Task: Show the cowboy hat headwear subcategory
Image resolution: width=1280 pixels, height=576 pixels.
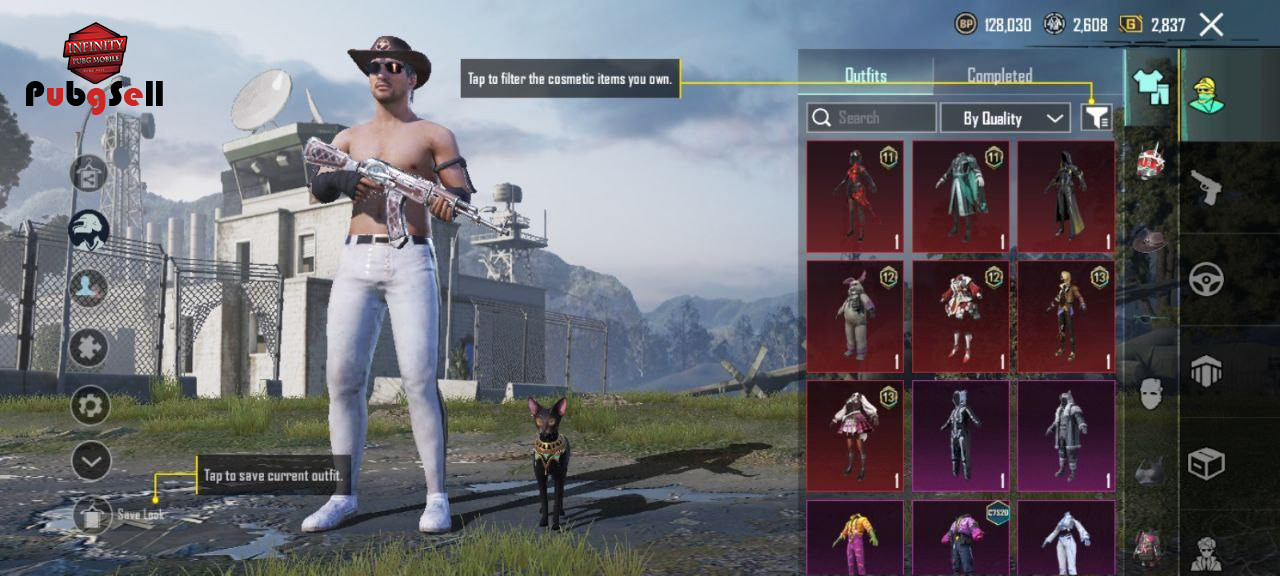Action: 1151,242
